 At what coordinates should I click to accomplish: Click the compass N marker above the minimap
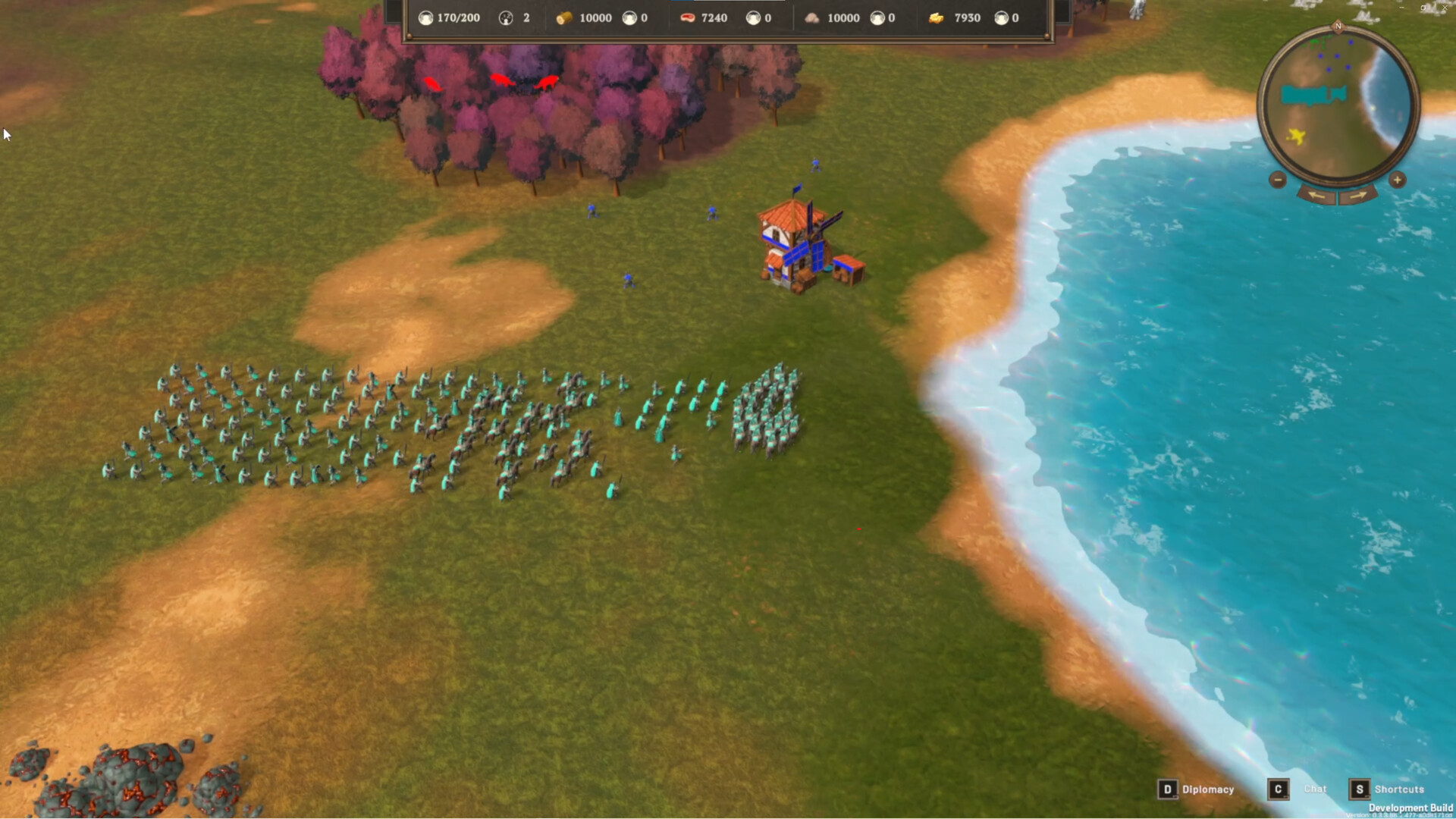pyautogui.click(x=1339, y=26)
